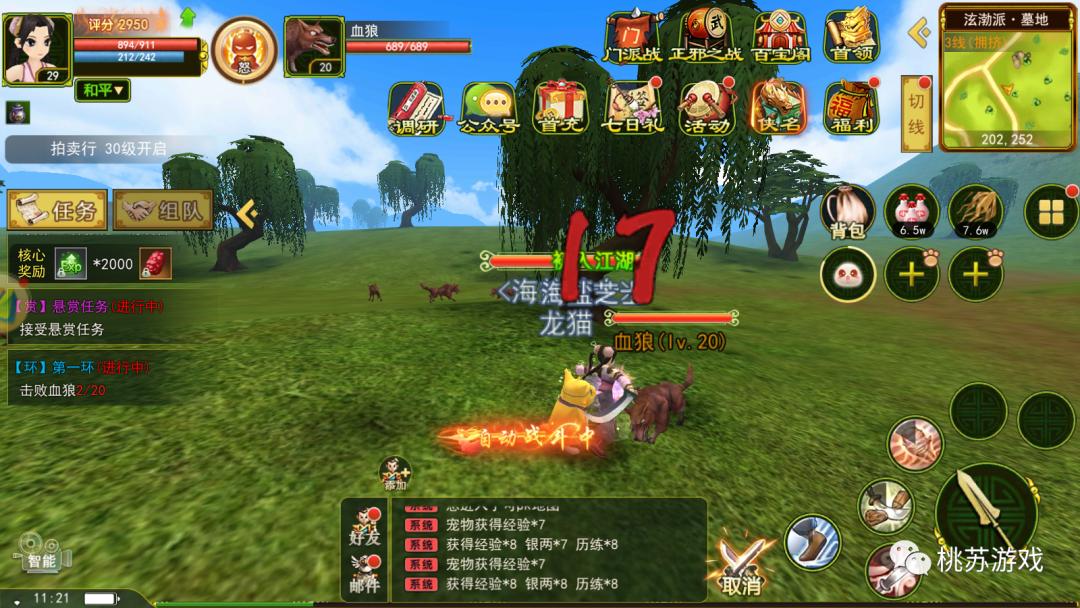Open the 邮件 mailbox

pyautogui.click(x=365, y=573)
